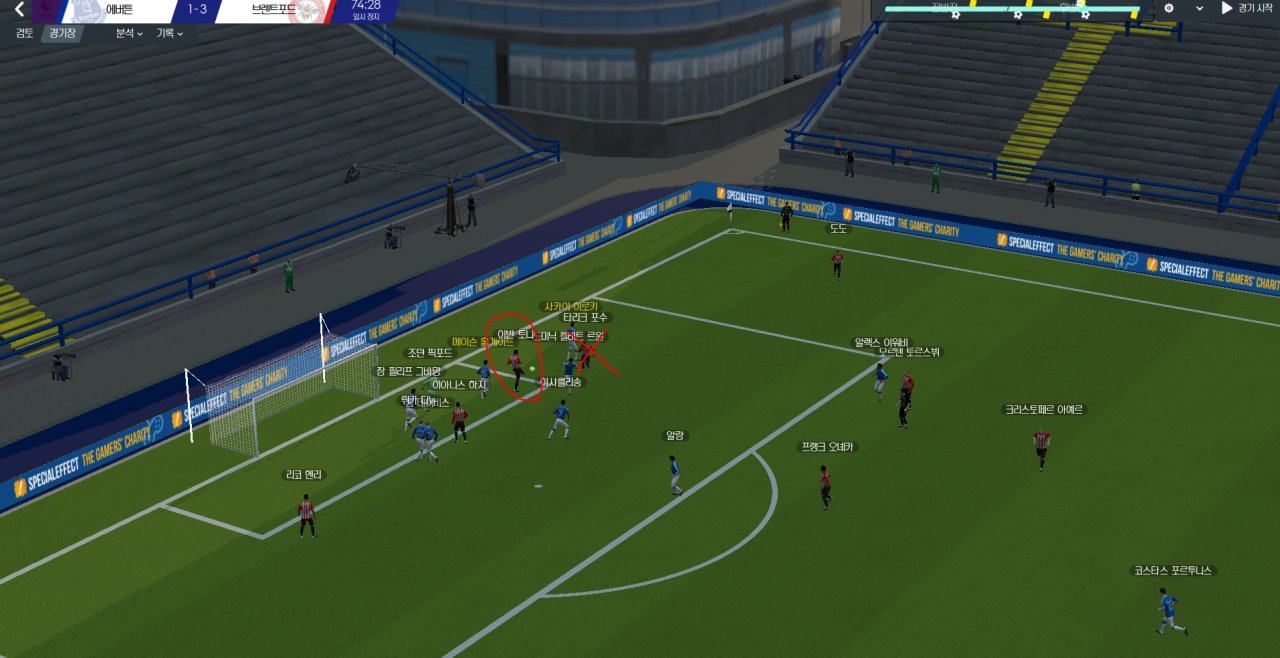Open match settings with the gear icon
Image resolution: width=1280 pixels, height=658 pixels.
click(x=1169, y=8)
